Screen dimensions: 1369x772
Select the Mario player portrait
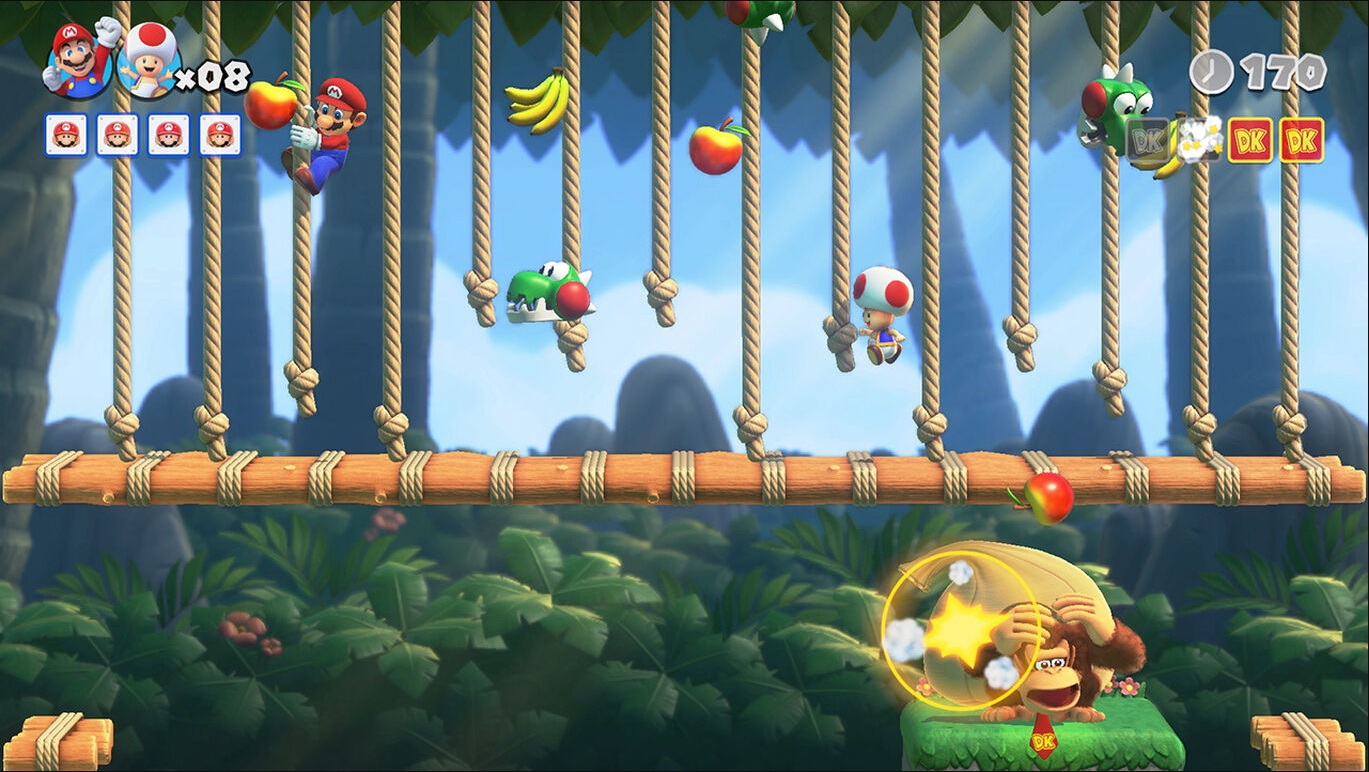click(78, 60)
